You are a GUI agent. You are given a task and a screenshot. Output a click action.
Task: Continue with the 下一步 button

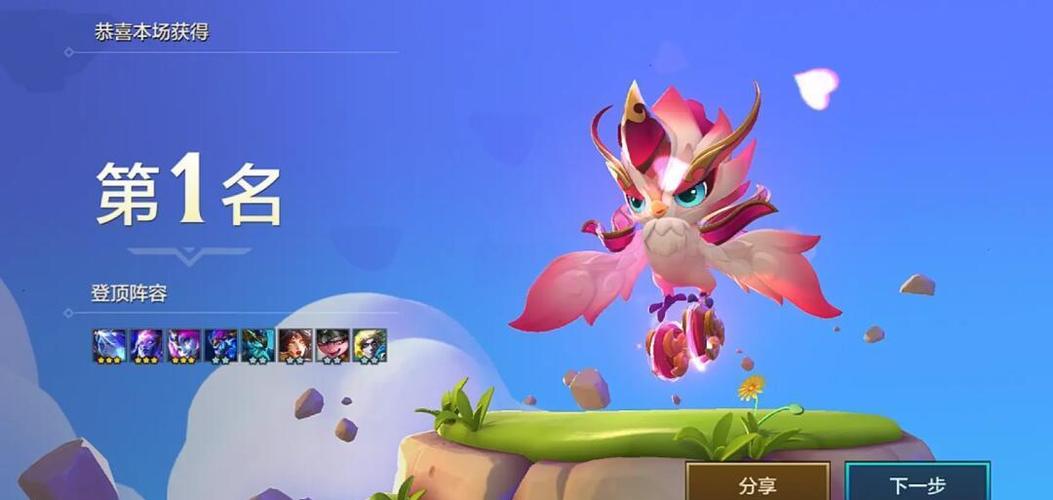(x=917, y=484)
